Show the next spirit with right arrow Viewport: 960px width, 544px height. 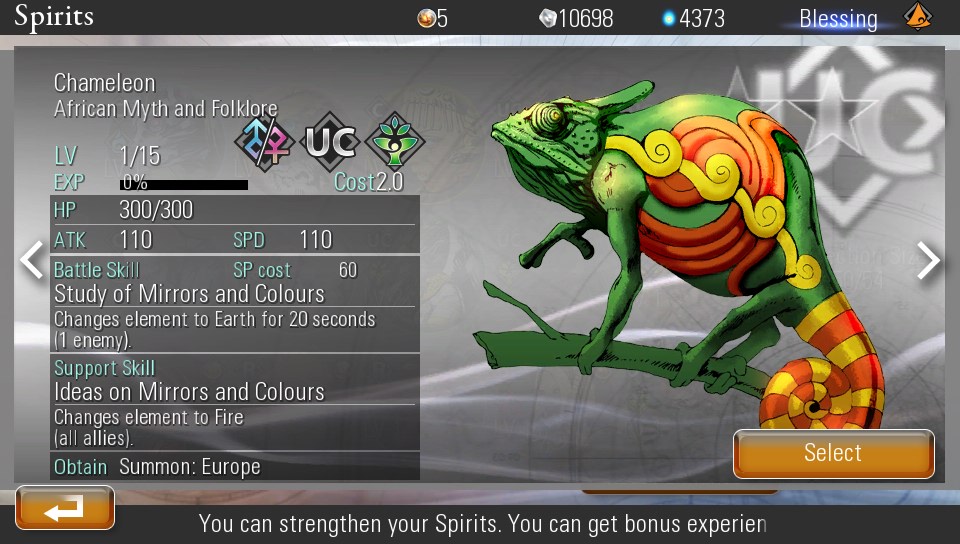point(929,260)
